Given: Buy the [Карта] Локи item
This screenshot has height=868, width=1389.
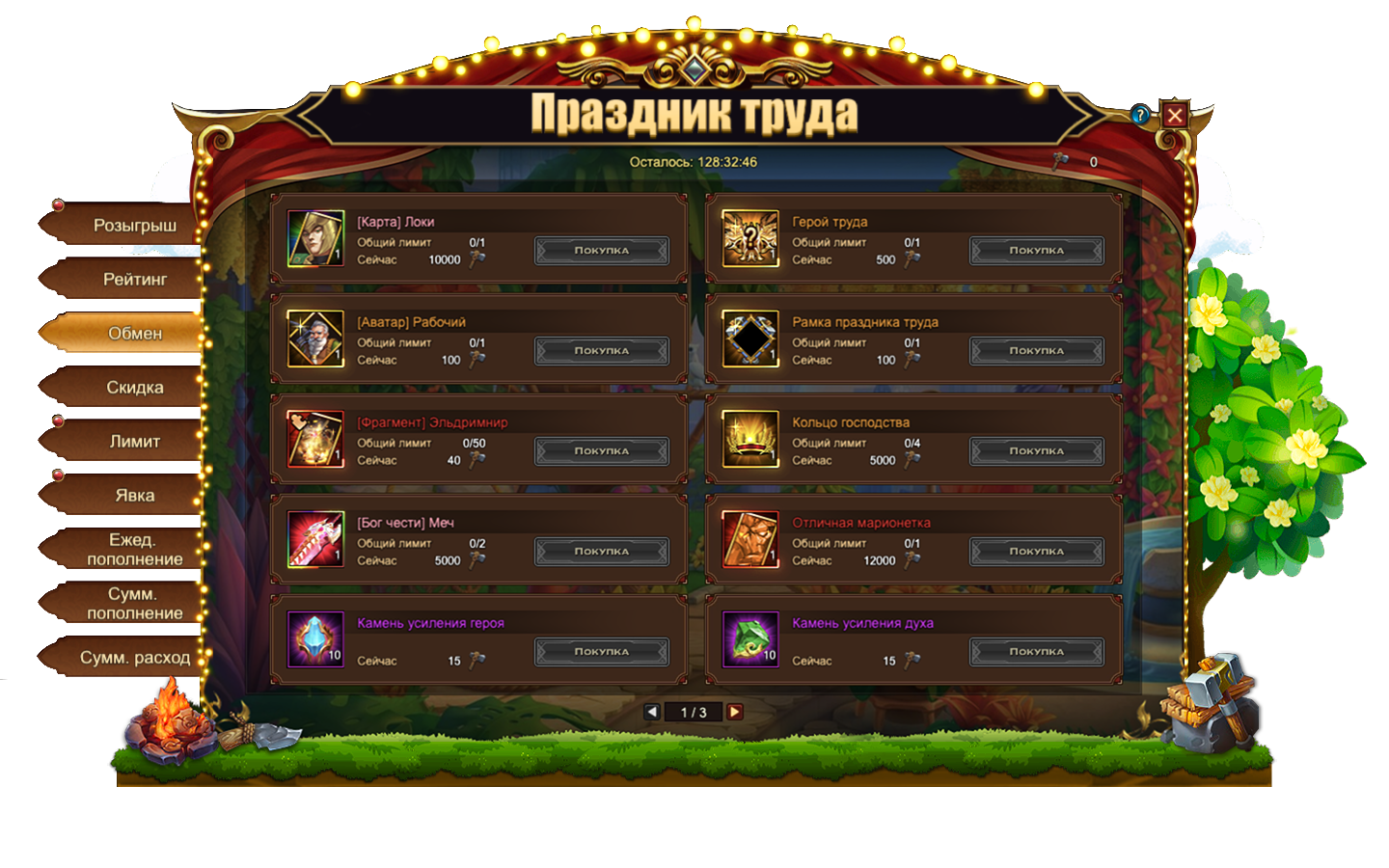Looking at the screenshot, I should tap(602, 251).
